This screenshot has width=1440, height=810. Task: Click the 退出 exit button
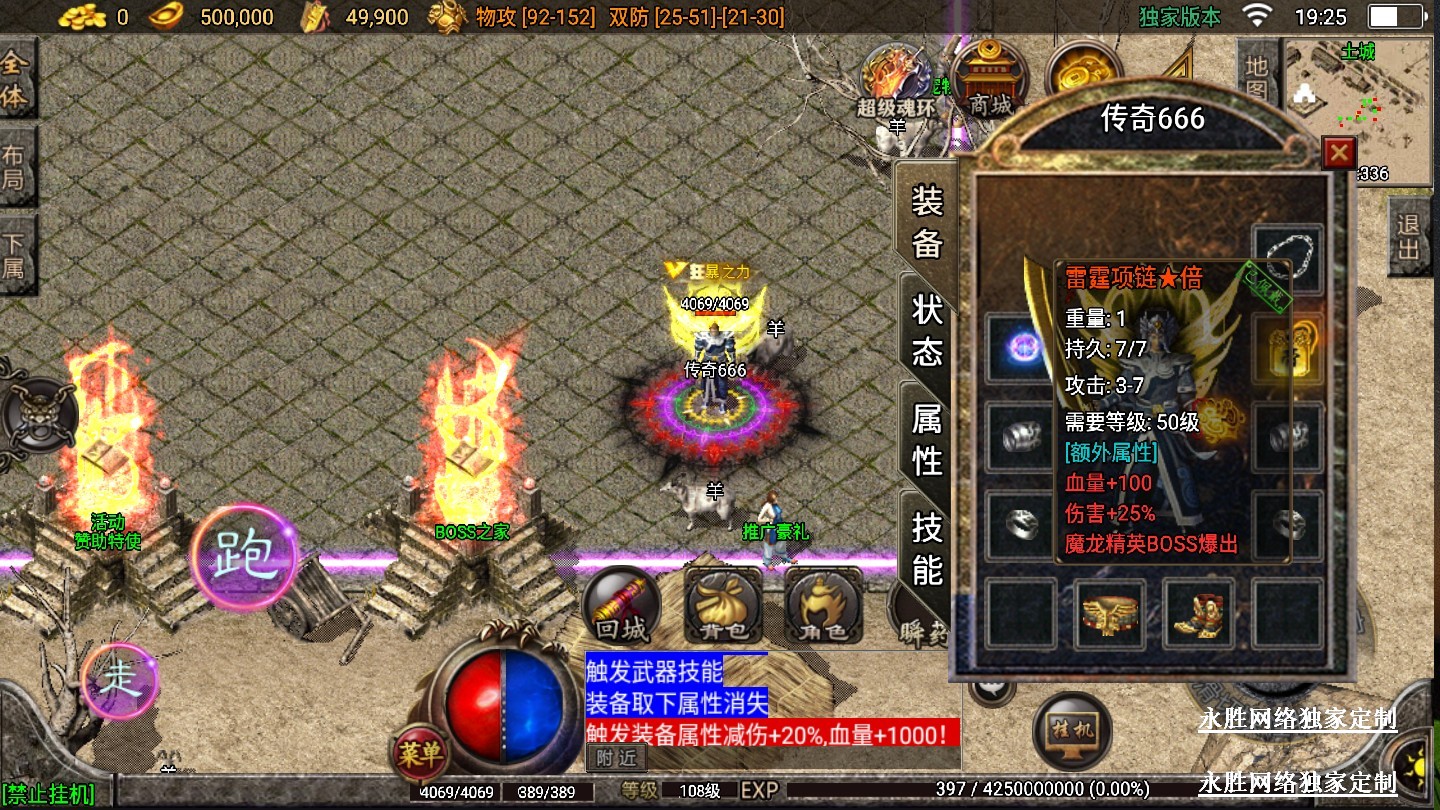coord(1408,237)
